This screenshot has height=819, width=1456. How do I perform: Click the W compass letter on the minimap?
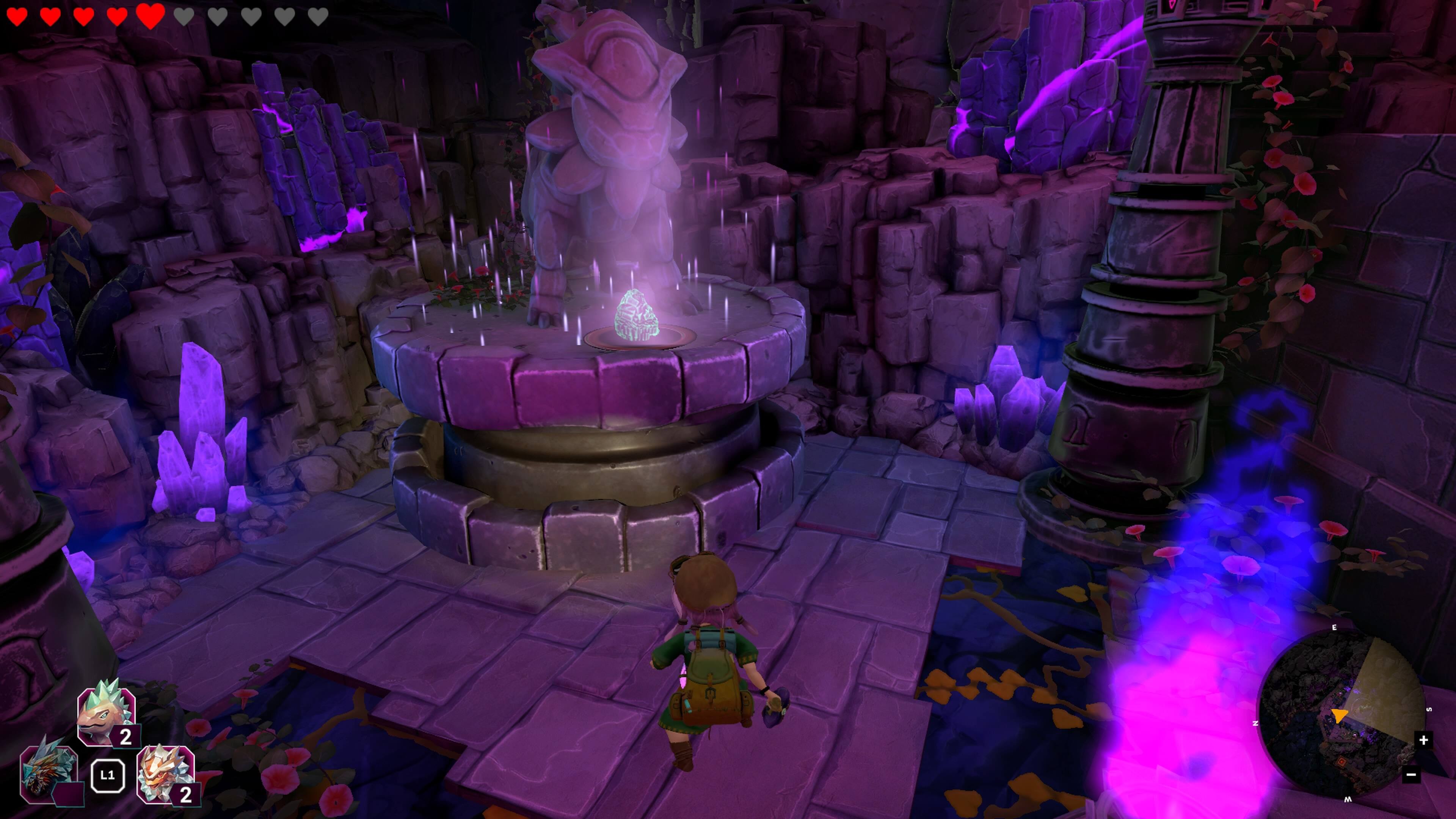coord(1348,799)
